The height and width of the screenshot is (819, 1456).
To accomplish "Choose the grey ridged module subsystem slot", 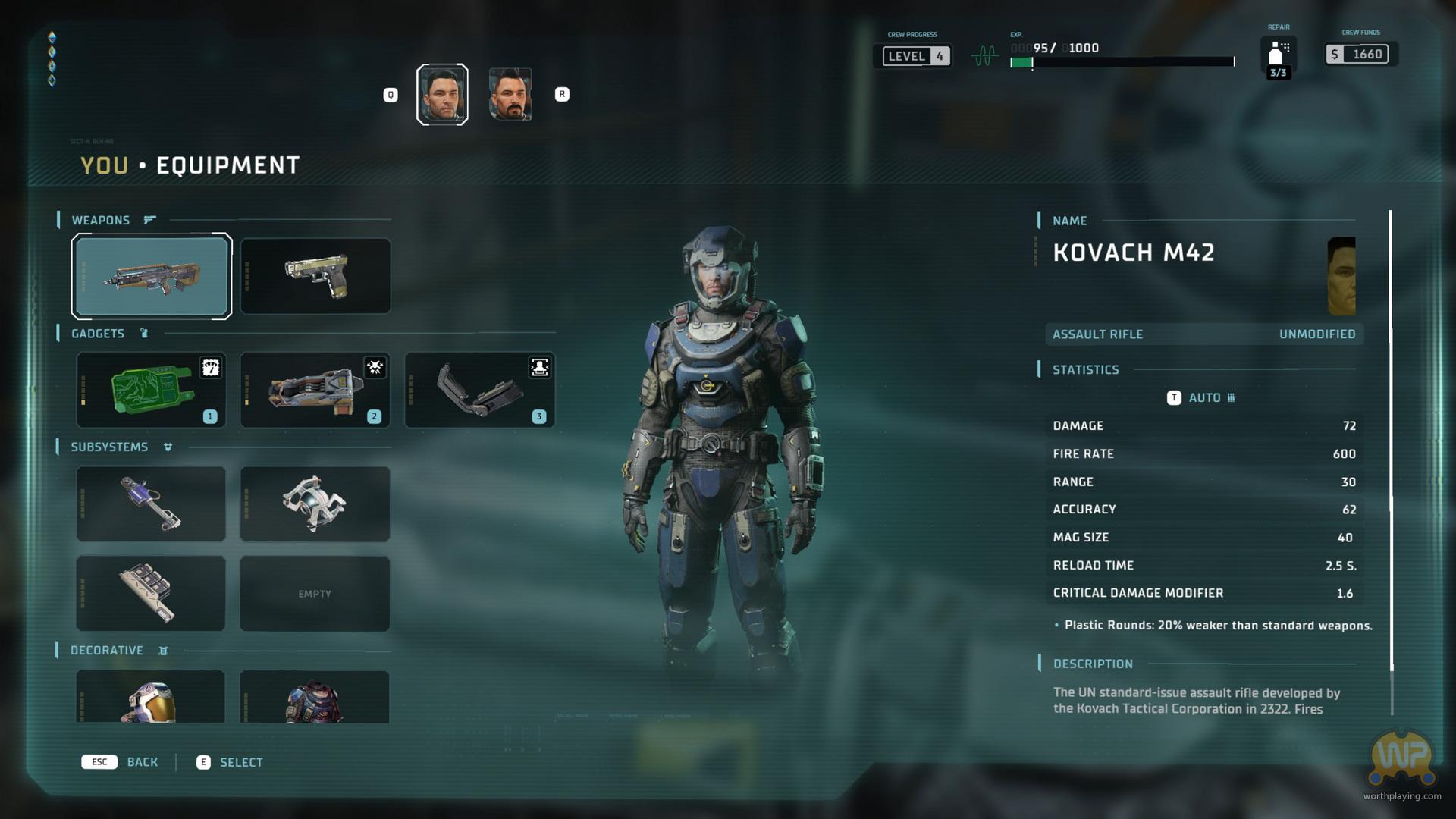I will pos(151,593).
